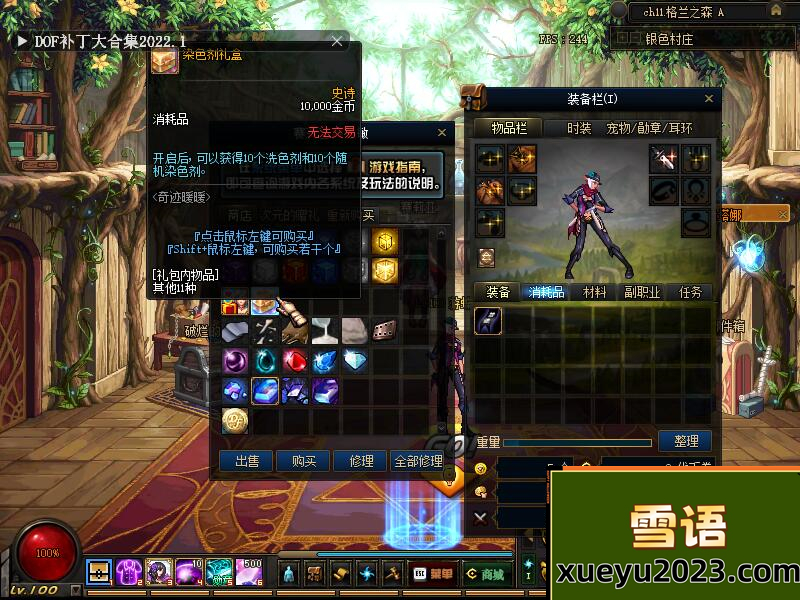Click the treasure chest hotbar slot
Screen dimensions: 800x600
(x=99, y=572)
